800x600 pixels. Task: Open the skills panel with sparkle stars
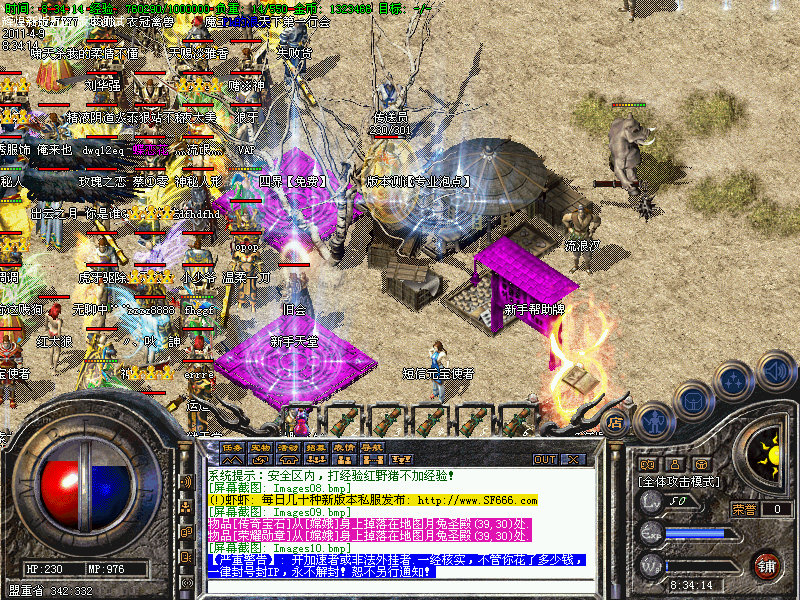click(x=735, y=380)
